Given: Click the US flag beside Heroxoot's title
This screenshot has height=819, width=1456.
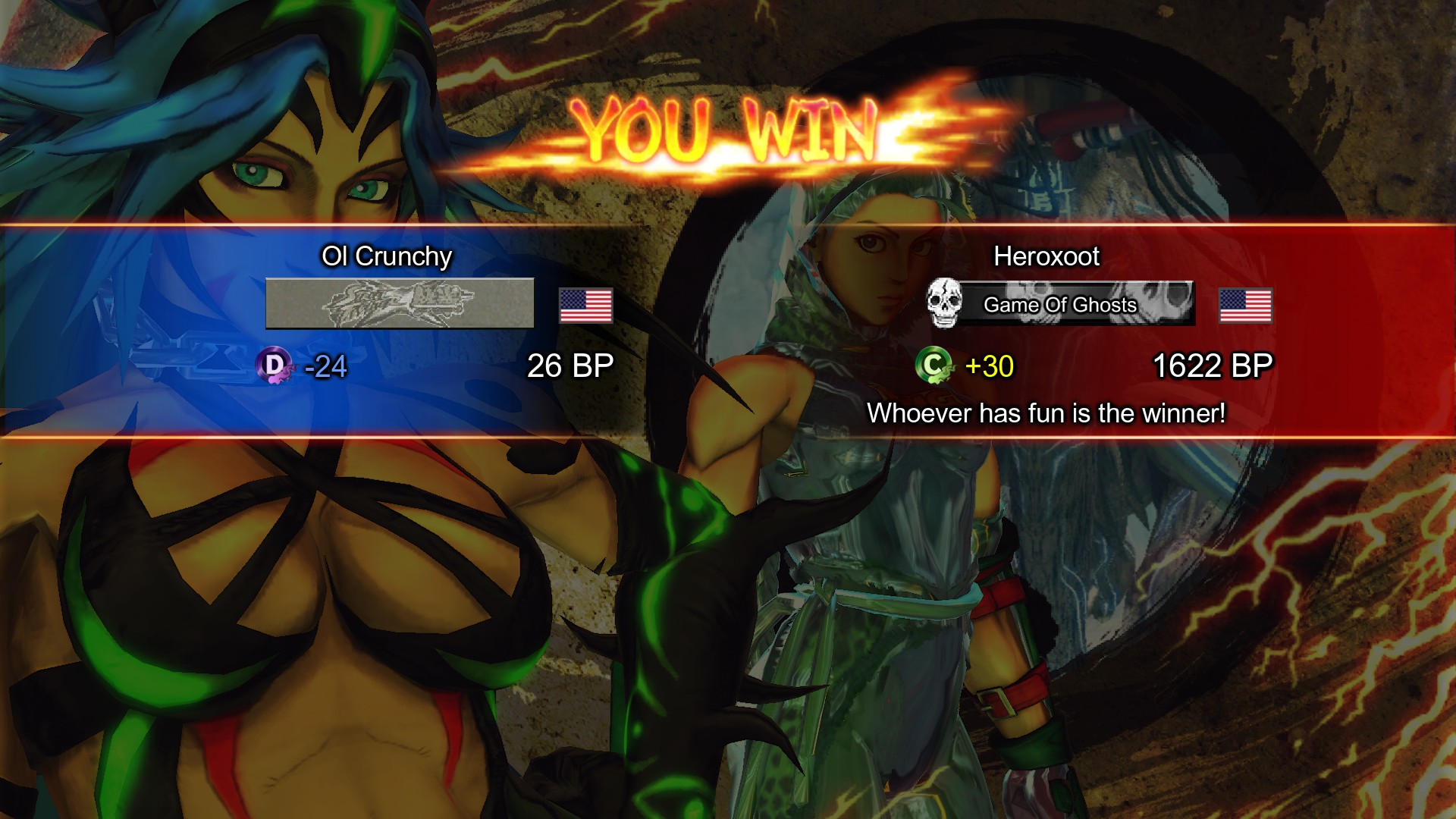Looking at the screenshot, I should (x=1245, y=306).
